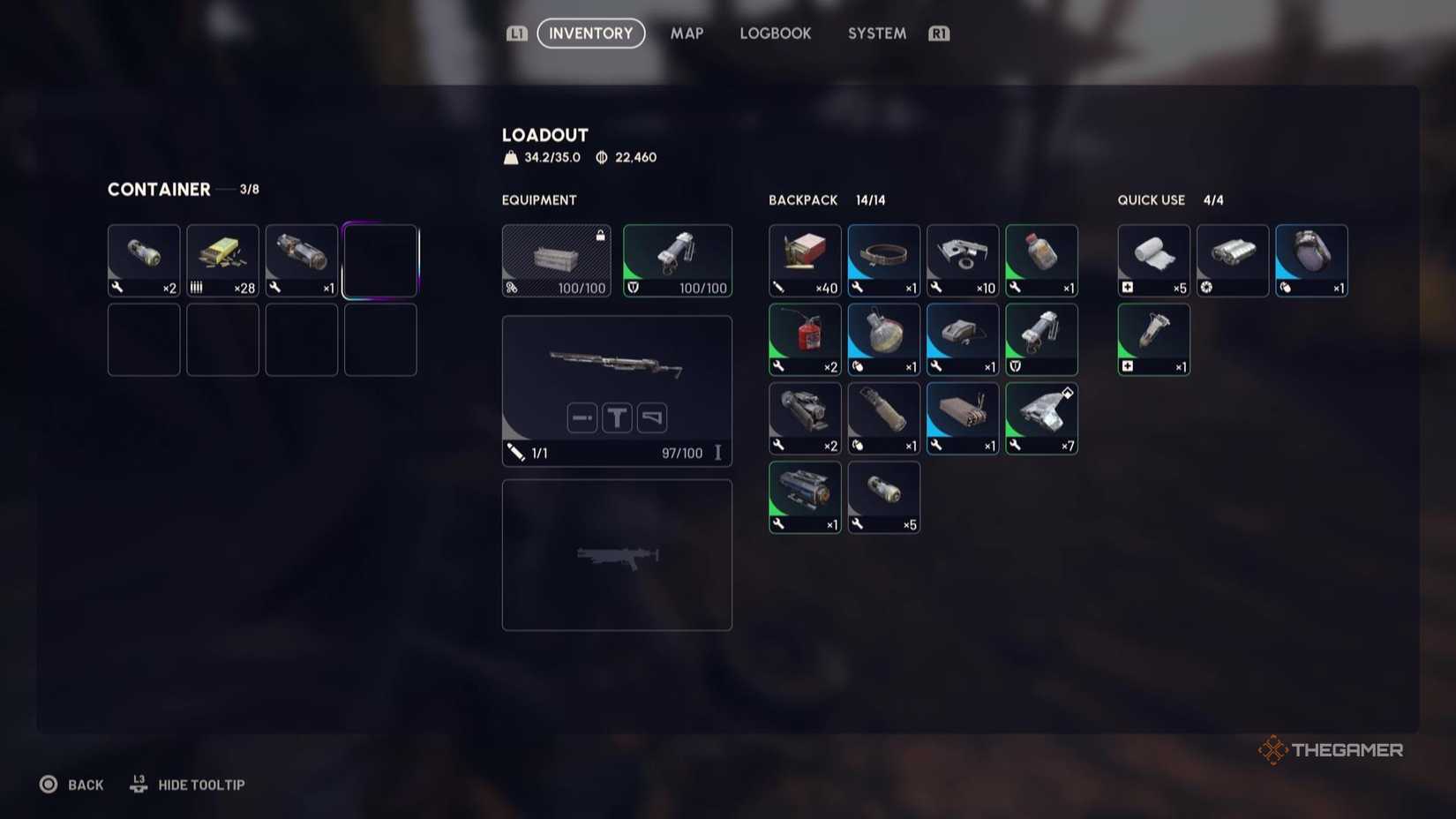Click the currency icon beside 22,460
The width and height of the screenshot is (1456, 819).
pyautogui.click(x=599, y=157)
